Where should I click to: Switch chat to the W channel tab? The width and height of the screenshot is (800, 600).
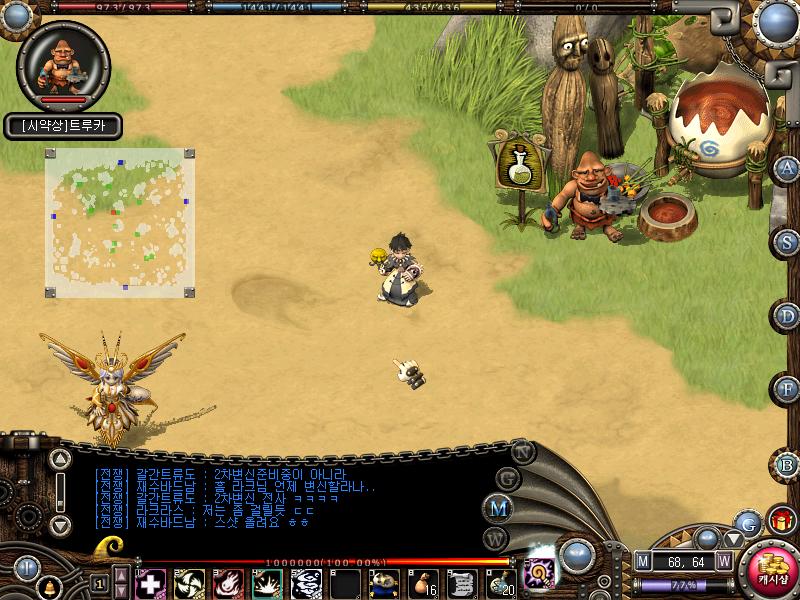(497, 539)
